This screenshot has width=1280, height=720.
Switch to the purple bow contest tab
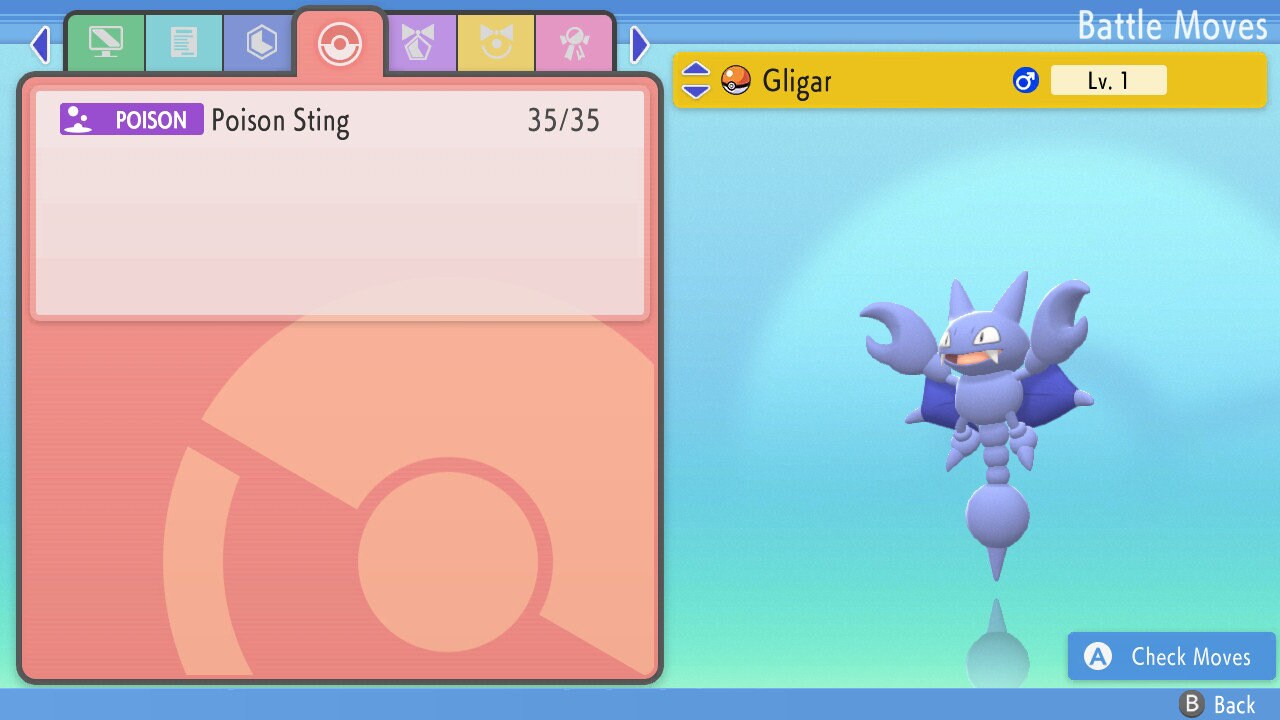418,42
